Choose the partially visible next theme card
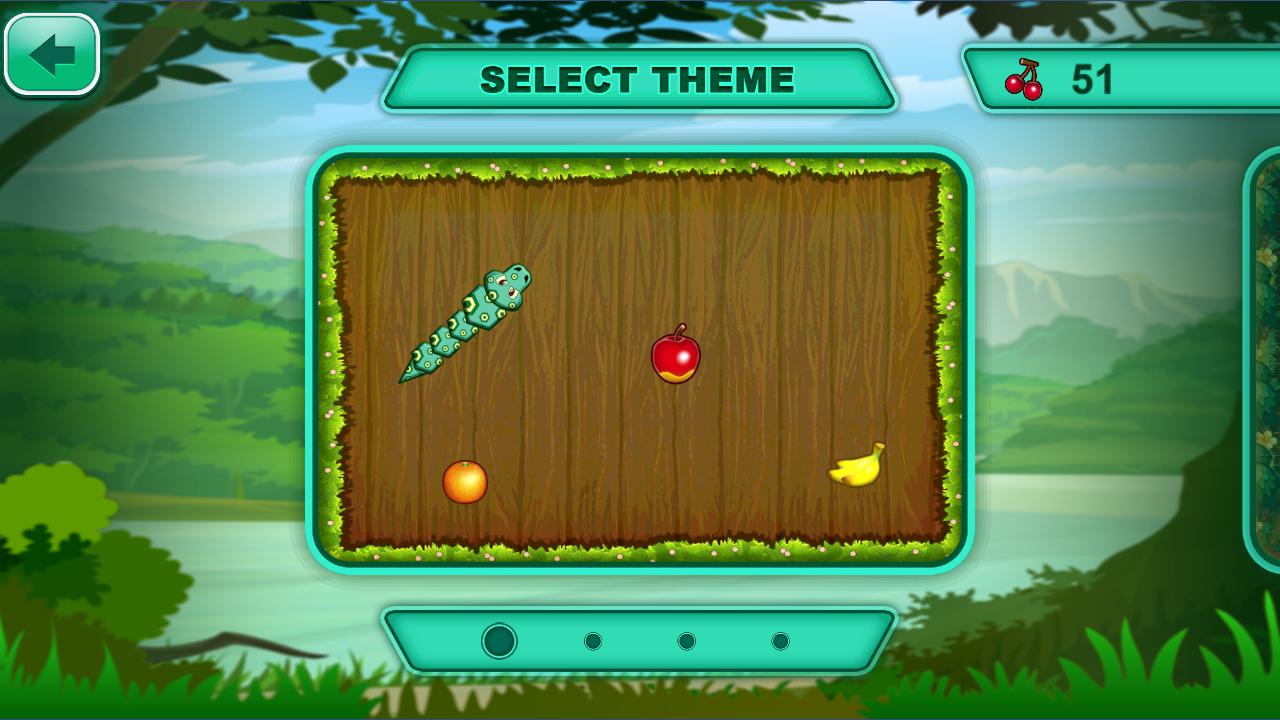The height and width of the screenshot is (720, 1280). pos(1264,360)
